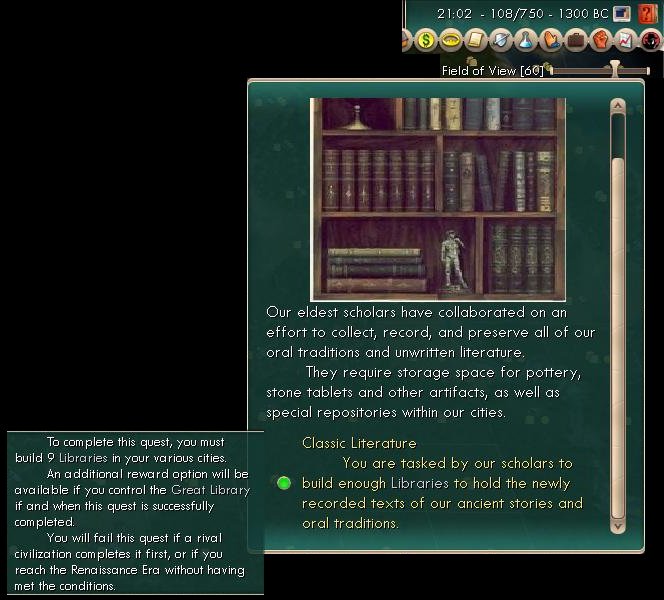Open the finance advisor dollar icon
The height and width of the screenshot is (600, 664).
tap(426, 41)
